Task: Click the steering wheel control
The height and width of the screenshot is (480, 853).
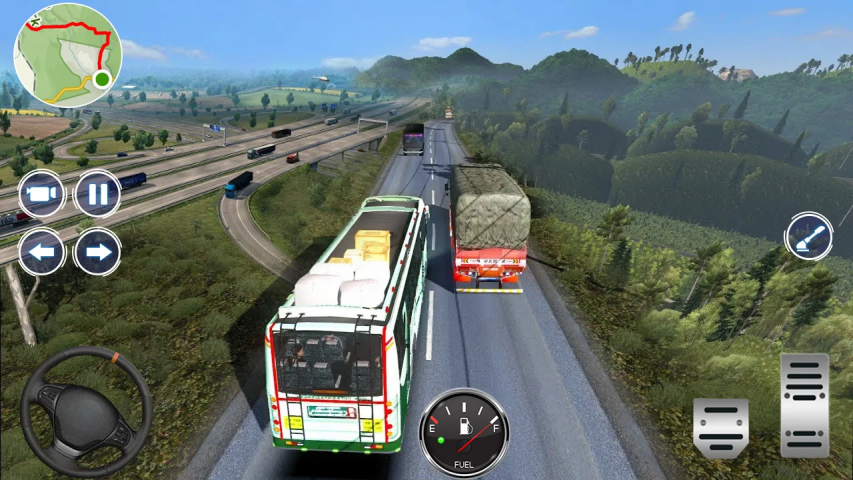Action: pyautogui.click(x=86, y=412)
